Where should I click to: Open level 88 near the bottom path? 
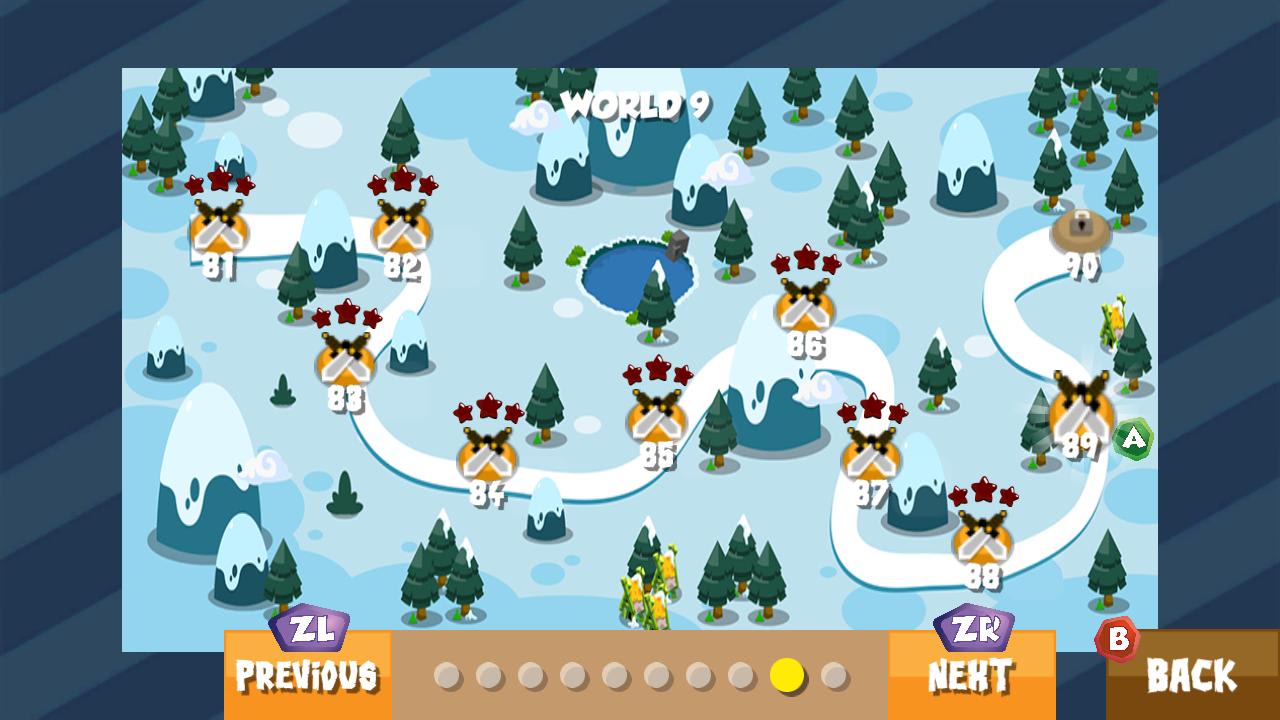coord(983,540)
